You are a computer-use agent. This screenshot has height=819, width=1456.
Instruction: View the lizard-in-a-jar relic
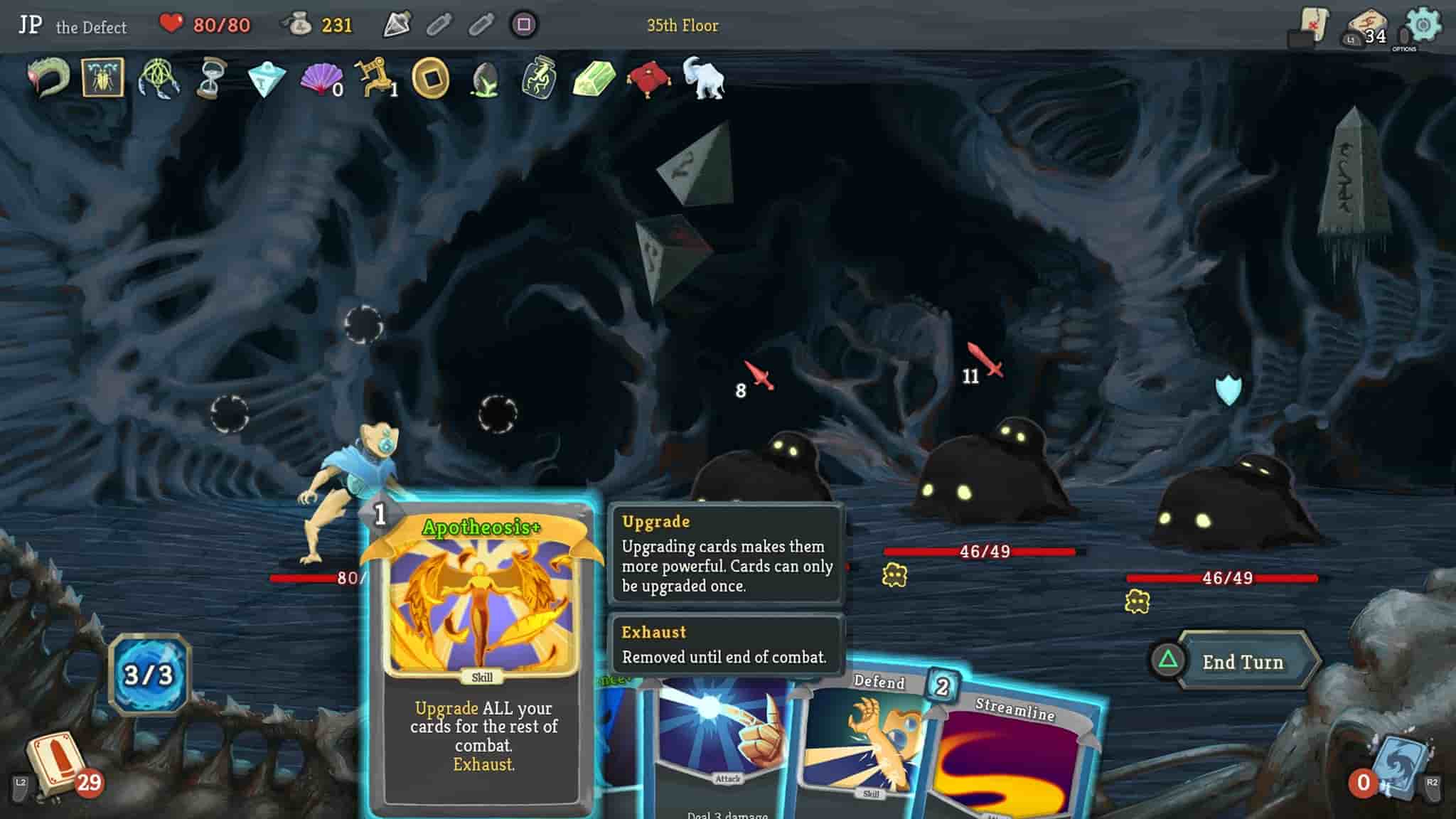tap(540, 78)
